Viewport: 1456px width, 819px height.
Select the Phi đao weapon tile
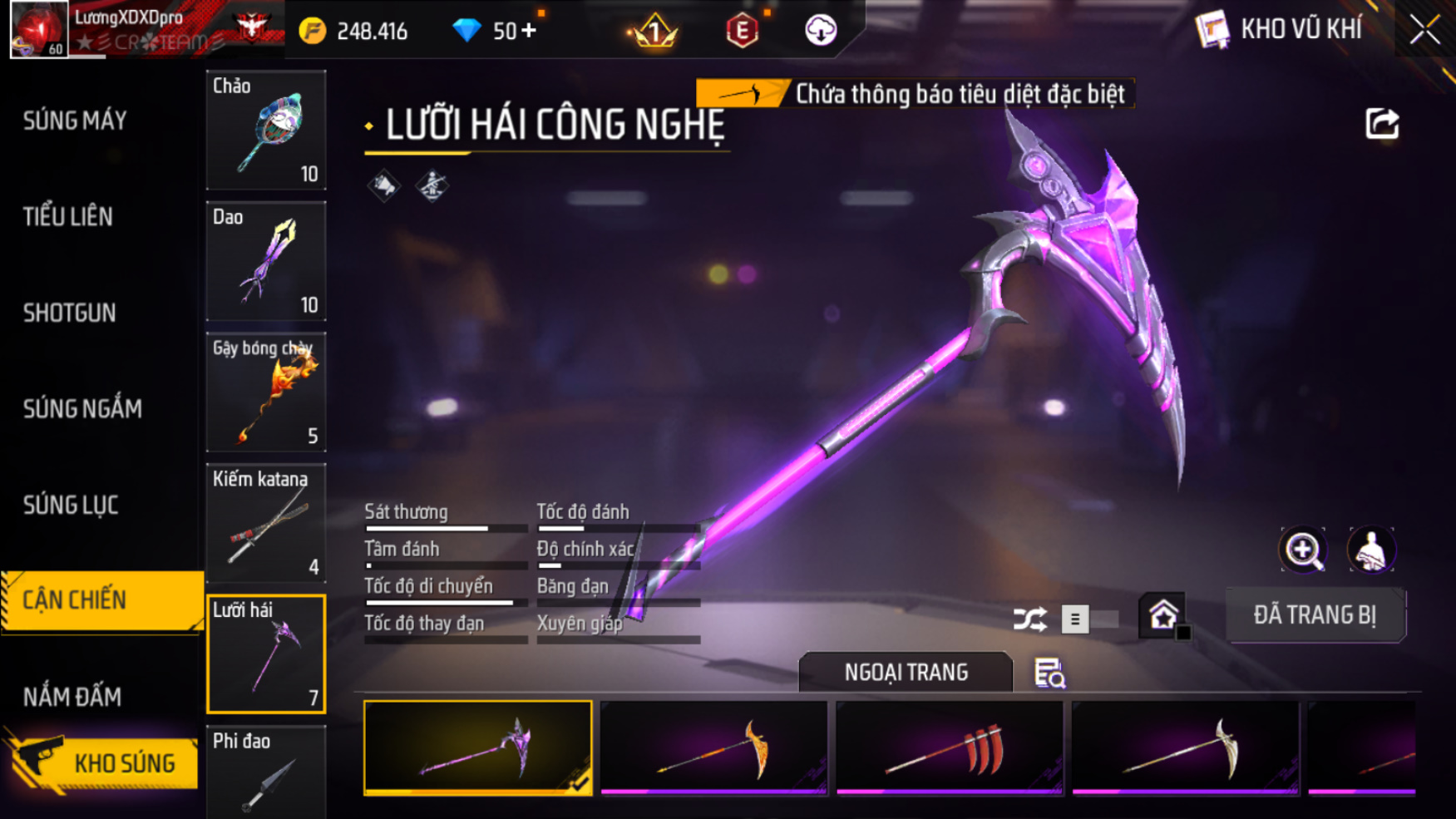point(266,773)
